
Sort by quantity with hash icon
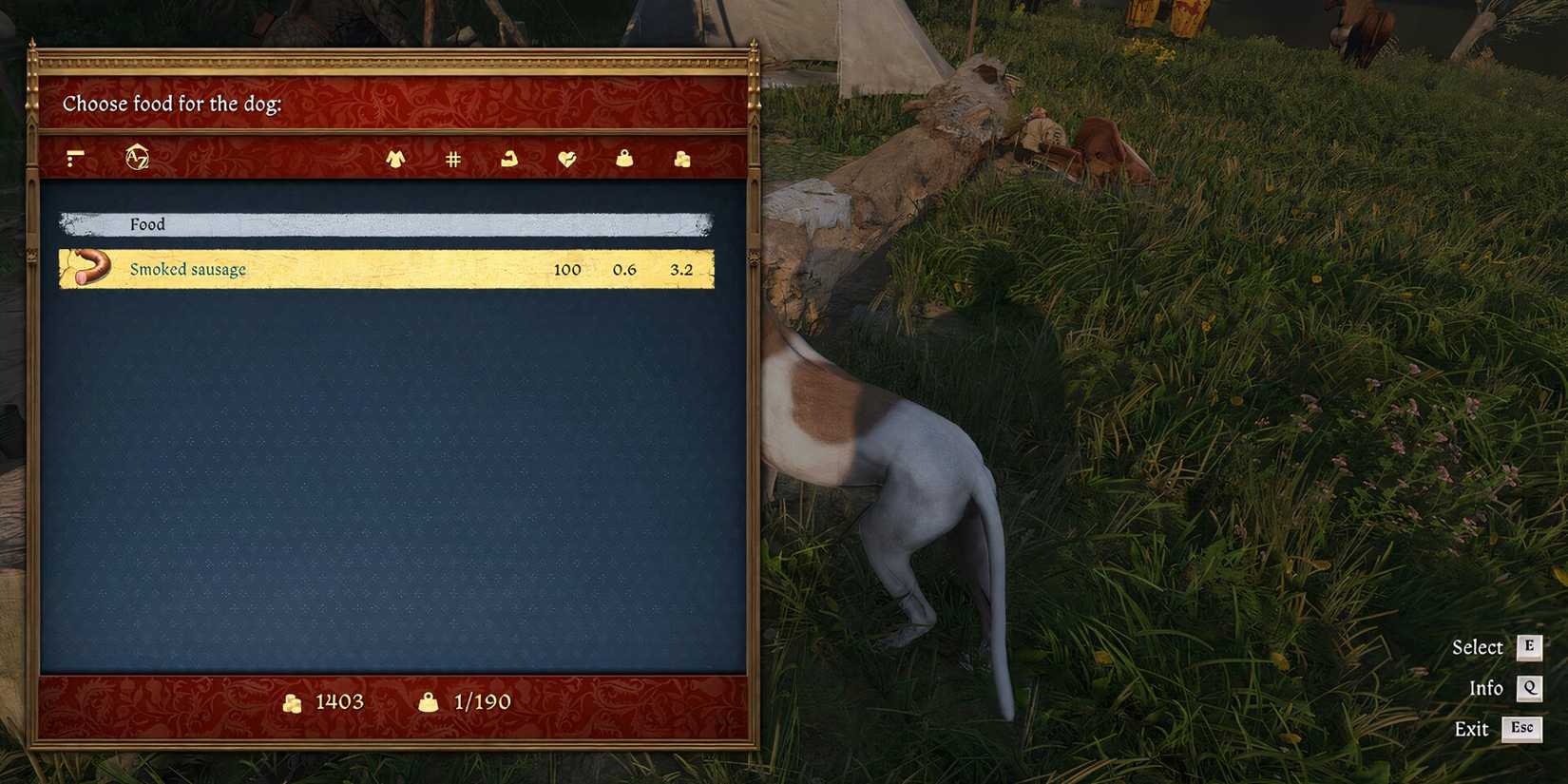tap(451, 158)
